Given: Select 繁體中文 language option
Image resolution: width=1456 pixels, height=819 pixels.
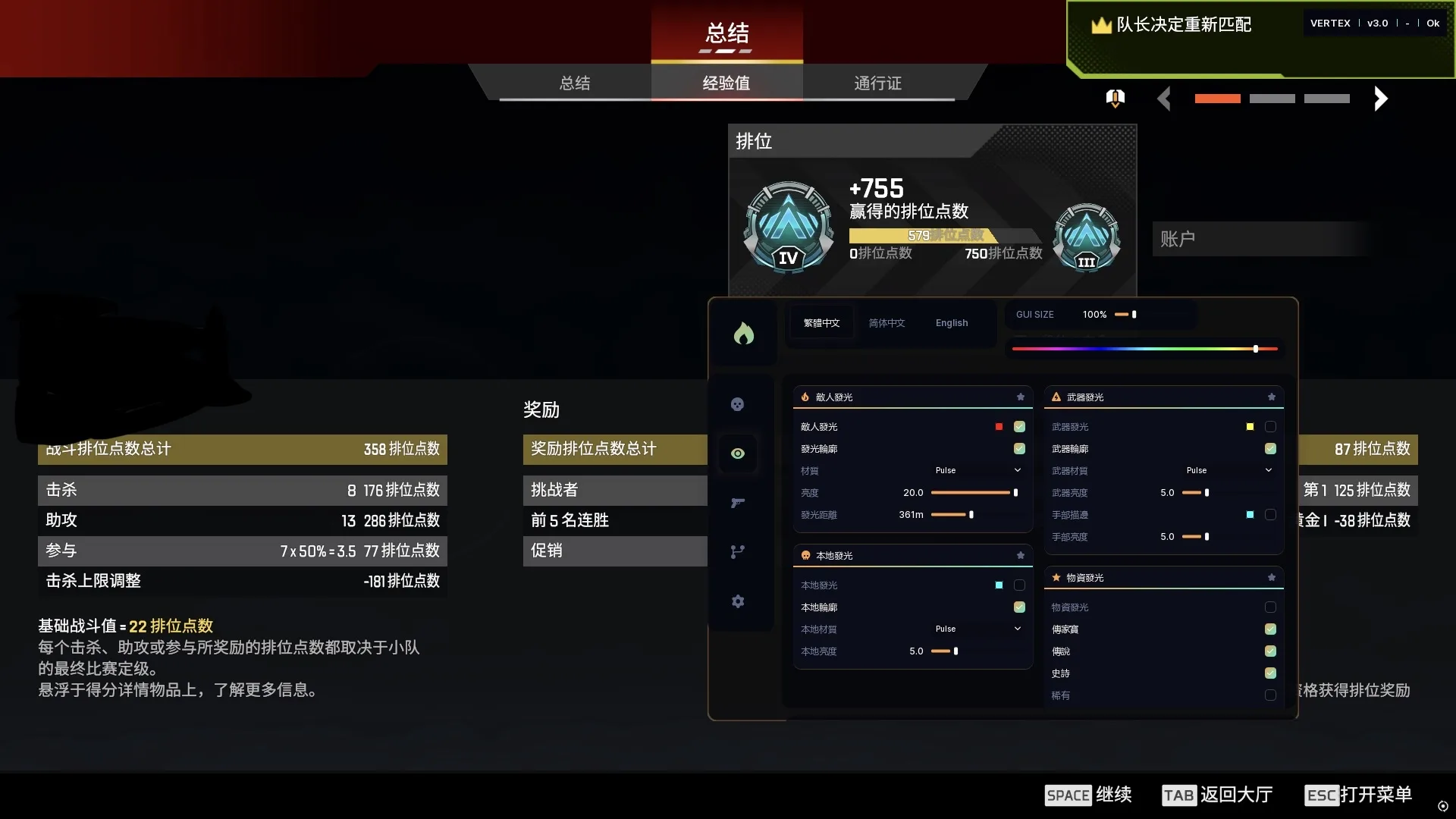Looking at the screenshot, I should (821, 323).
